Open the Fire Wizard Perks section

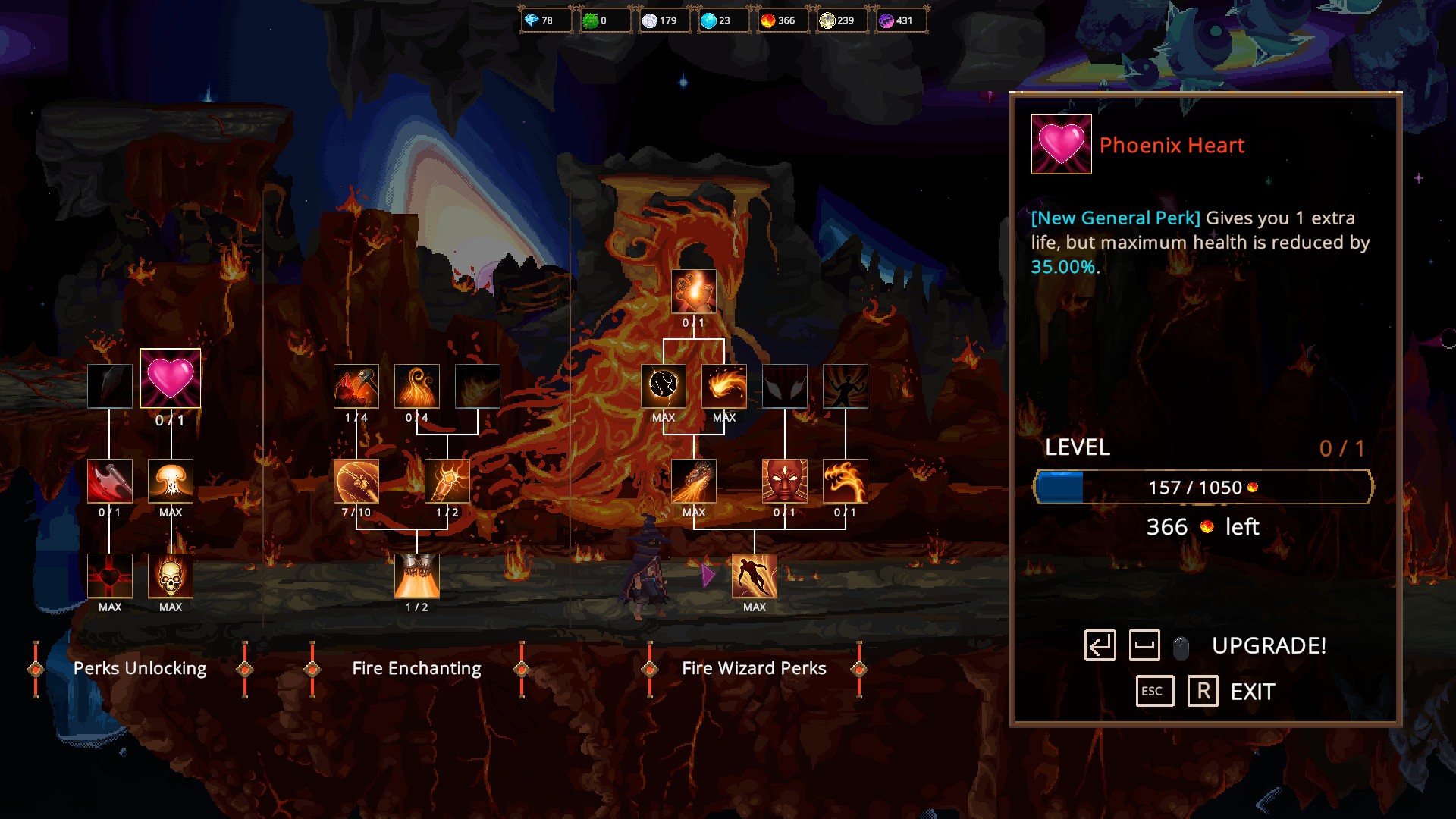coord(755,668)
